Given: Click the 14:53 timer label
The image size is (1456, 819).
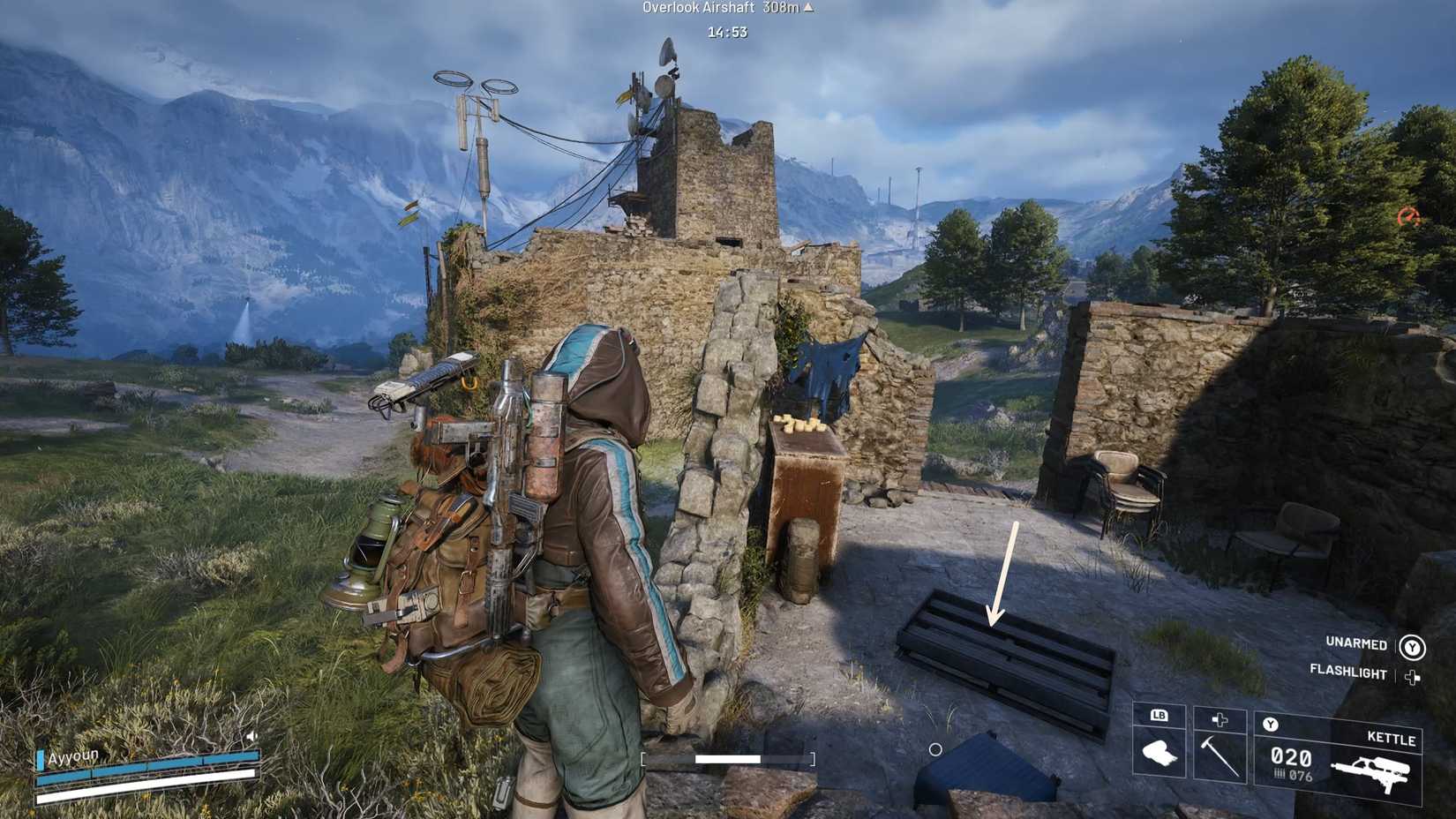Looking at the screenshot, I should tap(725, 32).
